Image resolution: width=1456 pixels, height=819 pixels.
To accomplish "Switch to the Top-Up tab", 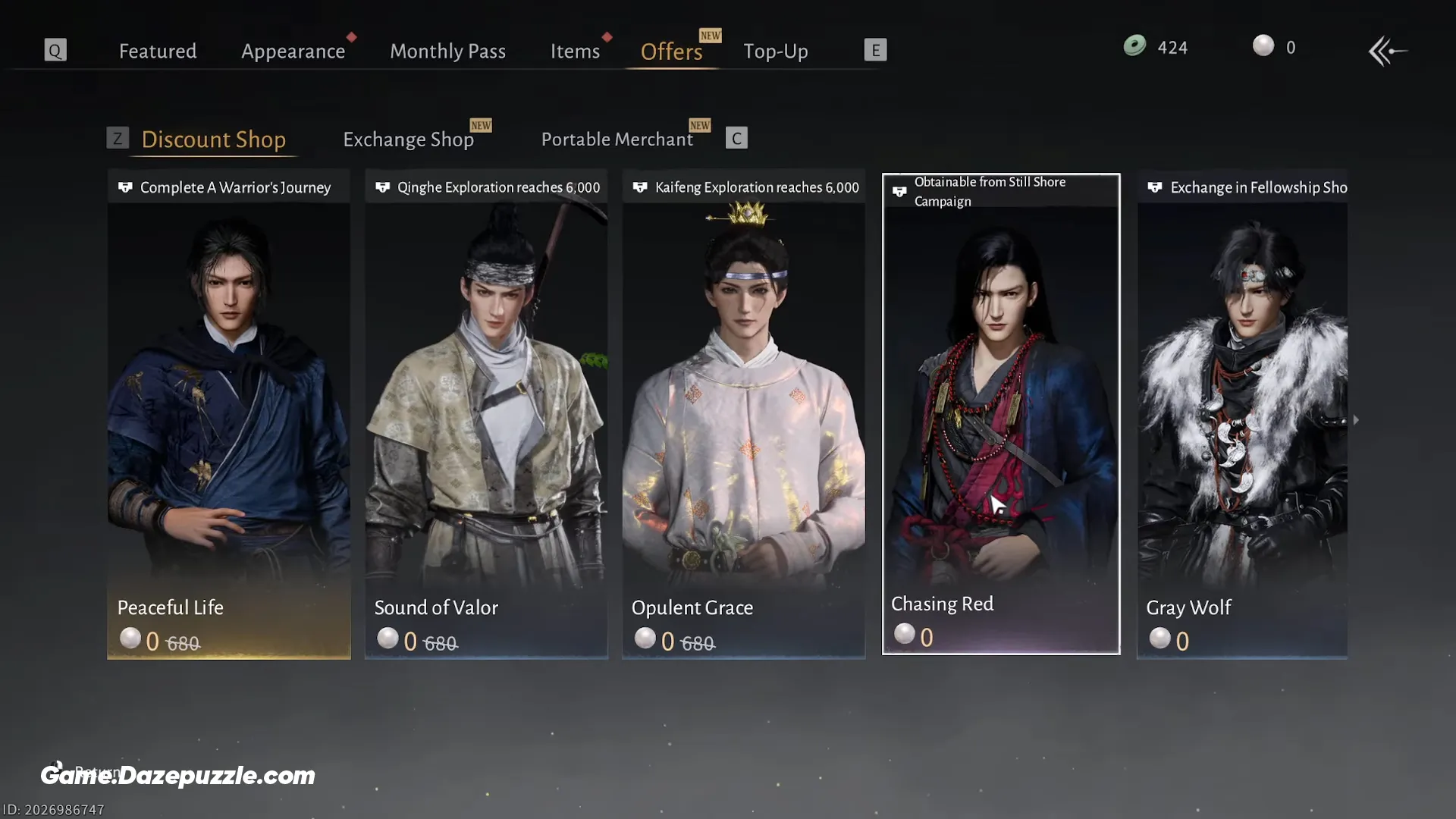I will [775, 51].
